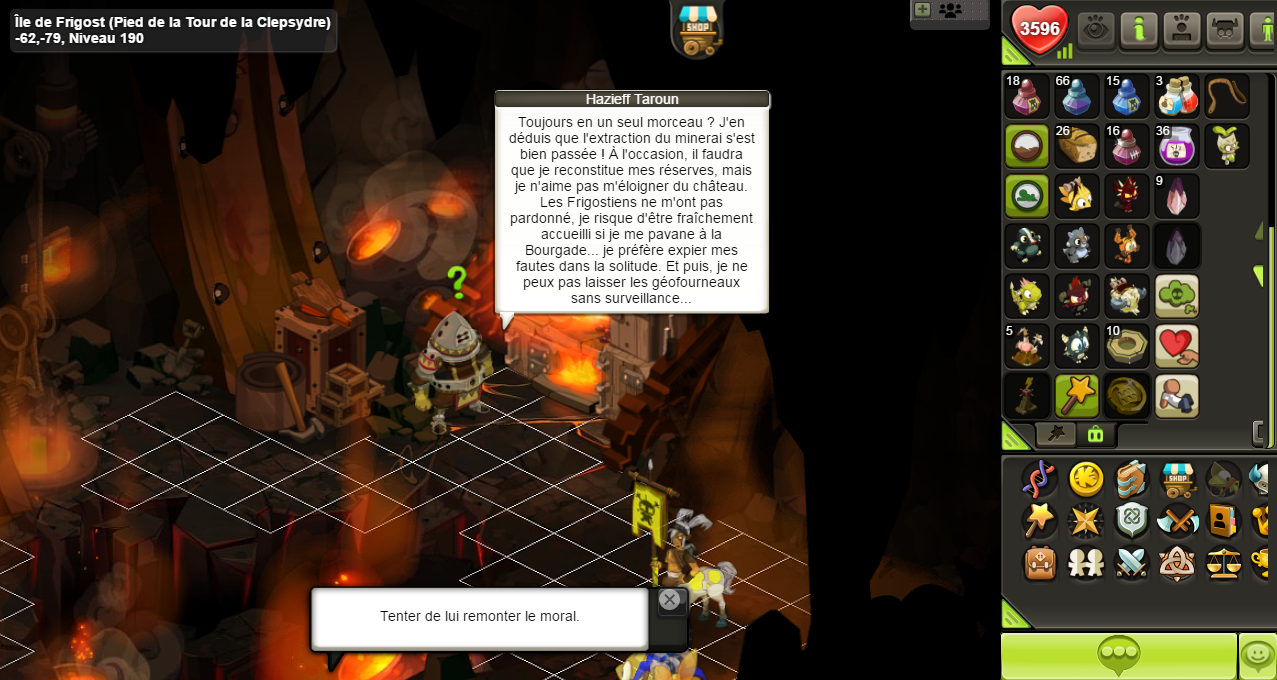Image resolution: width=1277 pixels, height=680 pixels.
Task: Open the crossed swords menu icon
Action: [x=1132, y=563]
